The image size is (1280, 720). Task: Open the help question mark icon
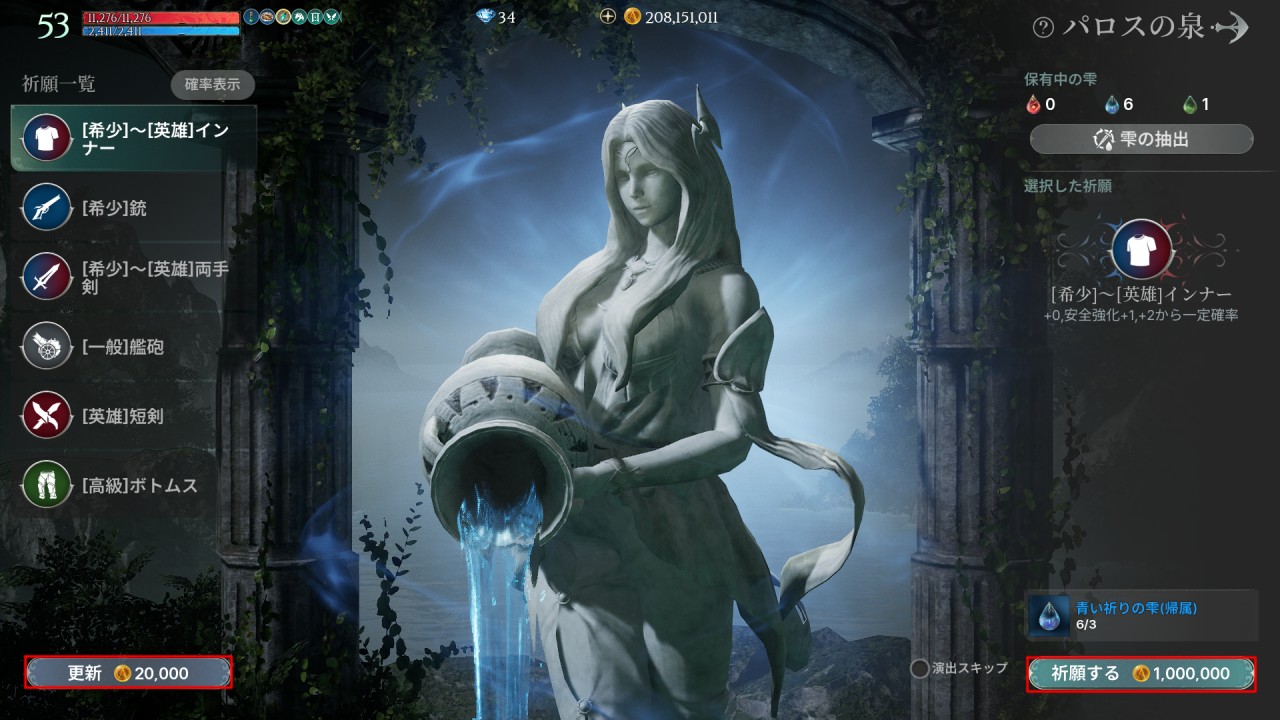1043,28
